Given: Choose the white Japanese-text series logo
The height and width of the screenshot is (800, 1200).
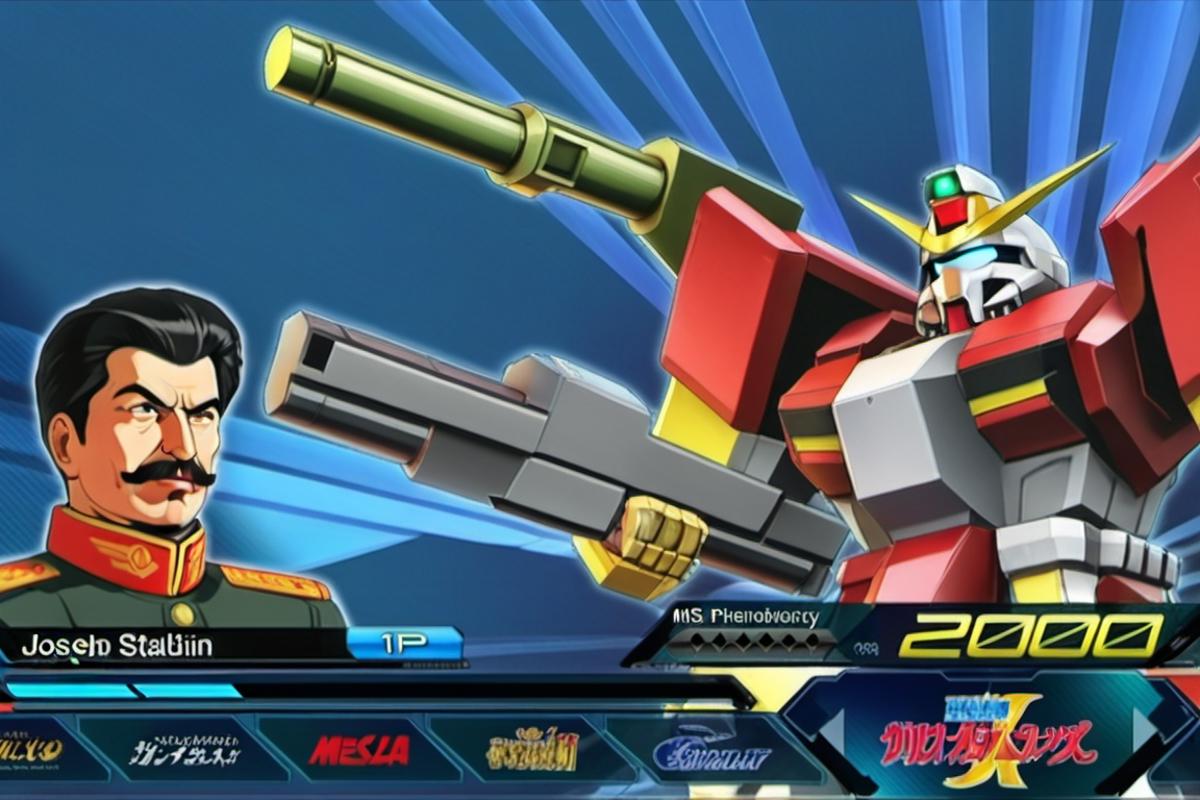Looking at the screenshot, I should click(186, 750).
